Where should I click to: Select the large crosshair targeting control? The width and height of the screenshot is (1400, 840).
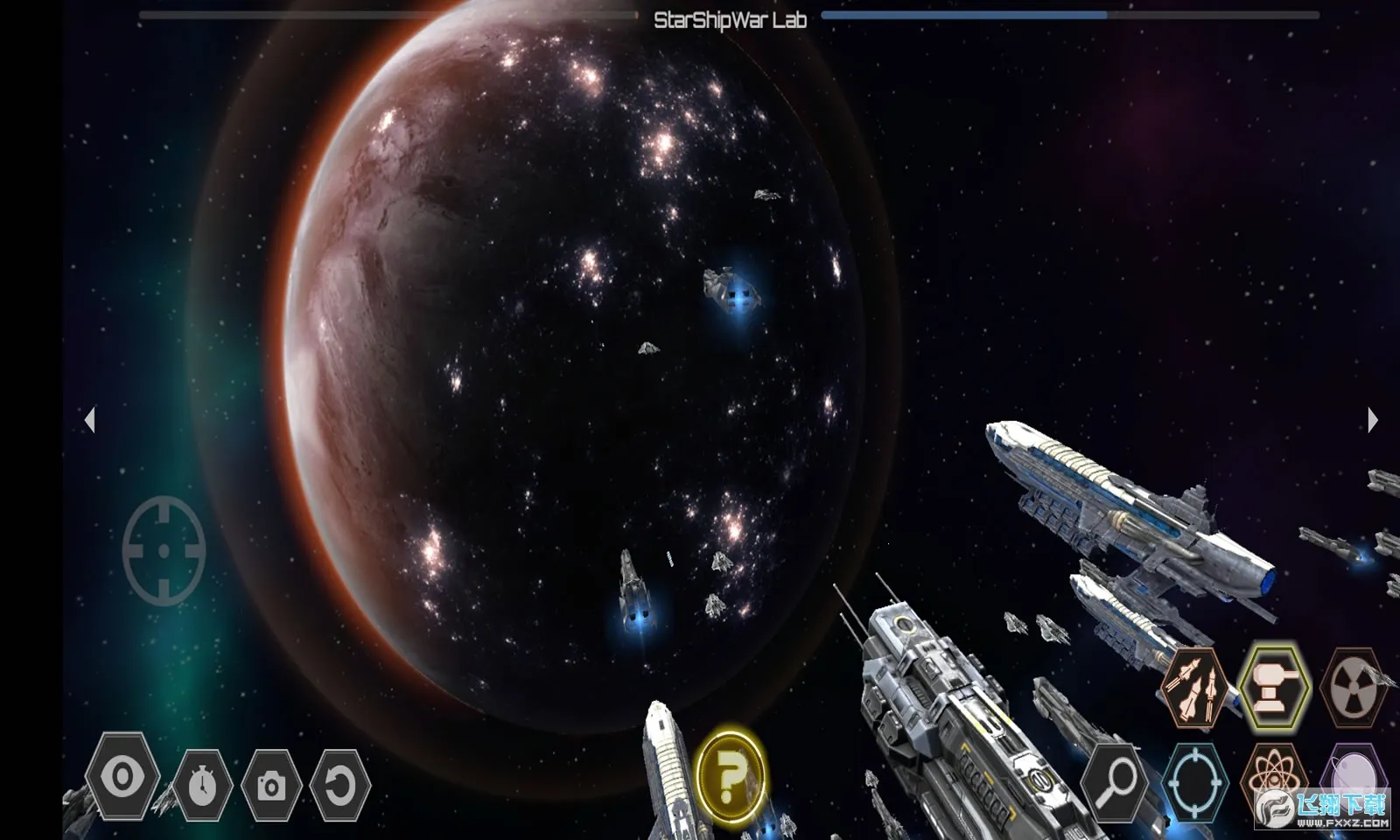click(164, 550)
